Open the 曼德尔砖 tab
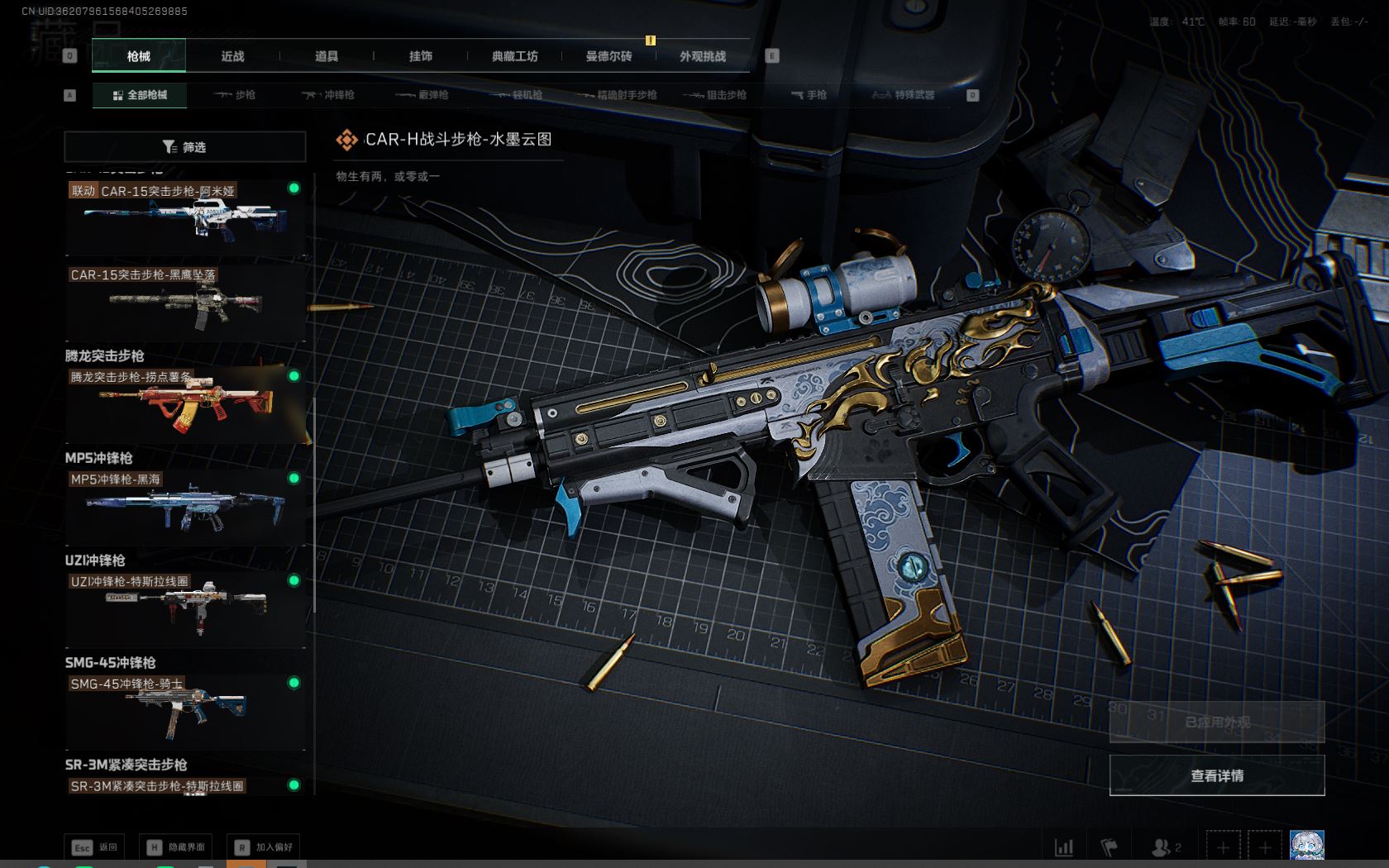The image size is (1389, 868). (609, 56)
